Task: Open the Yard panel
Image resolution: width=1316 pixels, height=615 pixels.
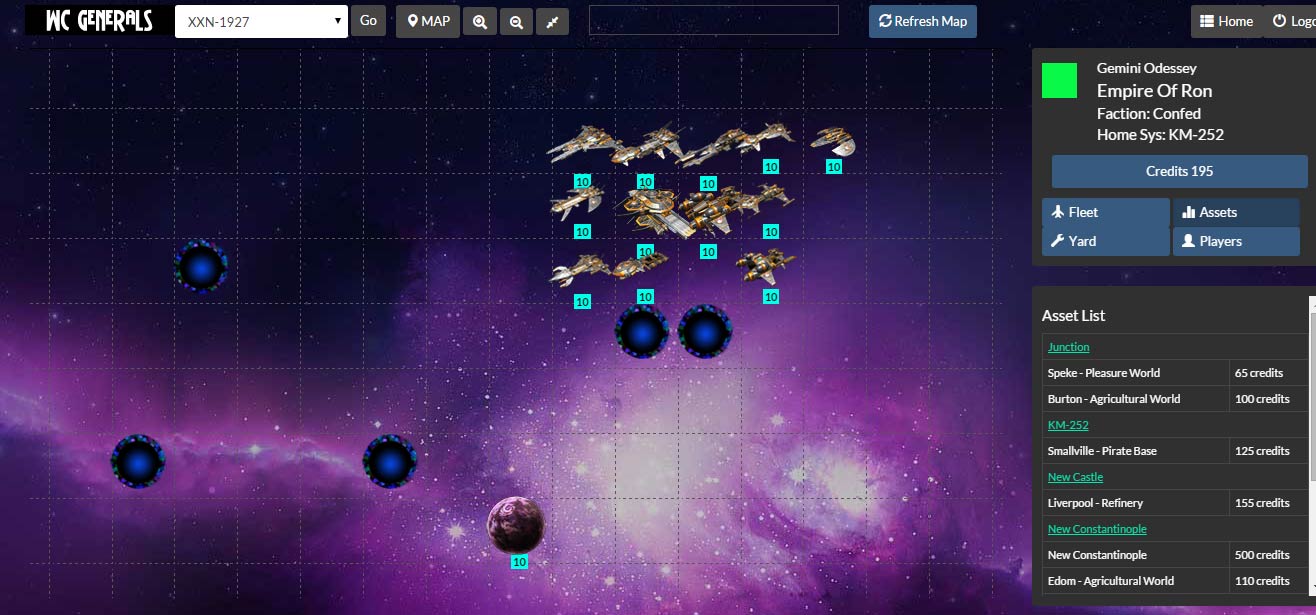Action: pos(1105,241)
